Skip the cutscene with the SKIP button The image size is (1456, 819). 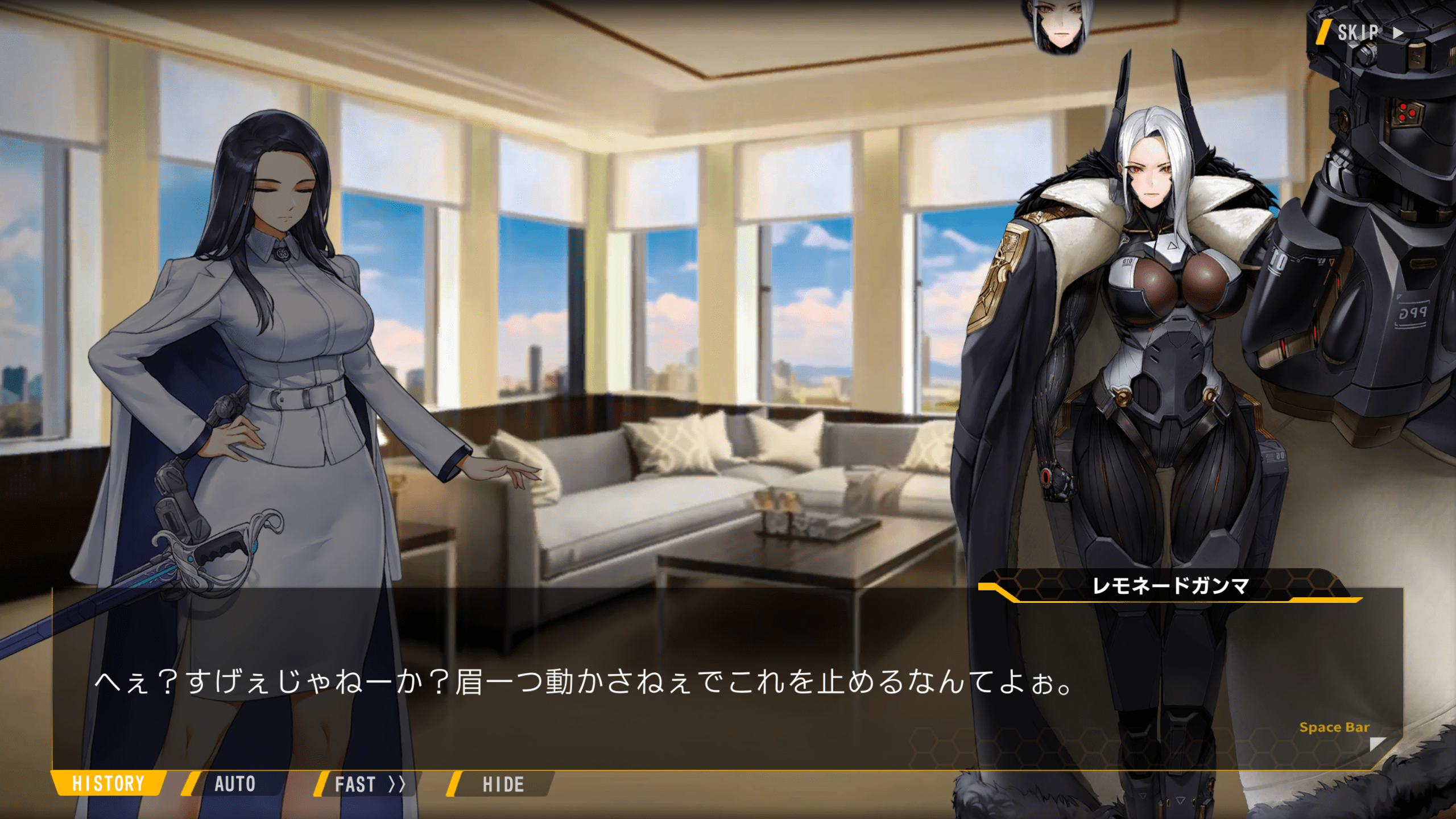coord(1364,32)
